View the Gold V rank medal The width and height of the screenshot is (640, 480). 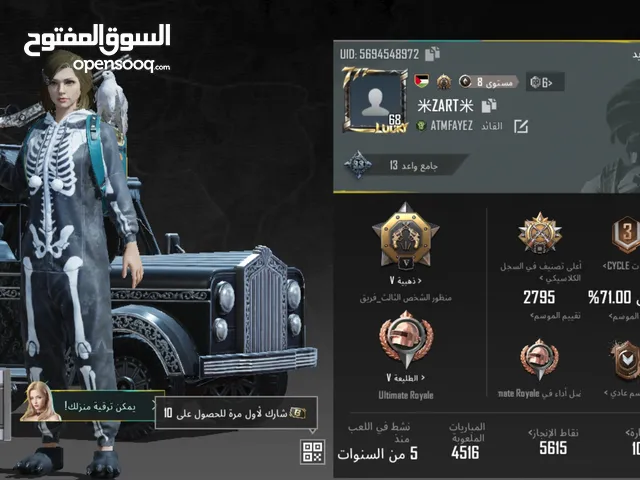[x=405, y=236]
